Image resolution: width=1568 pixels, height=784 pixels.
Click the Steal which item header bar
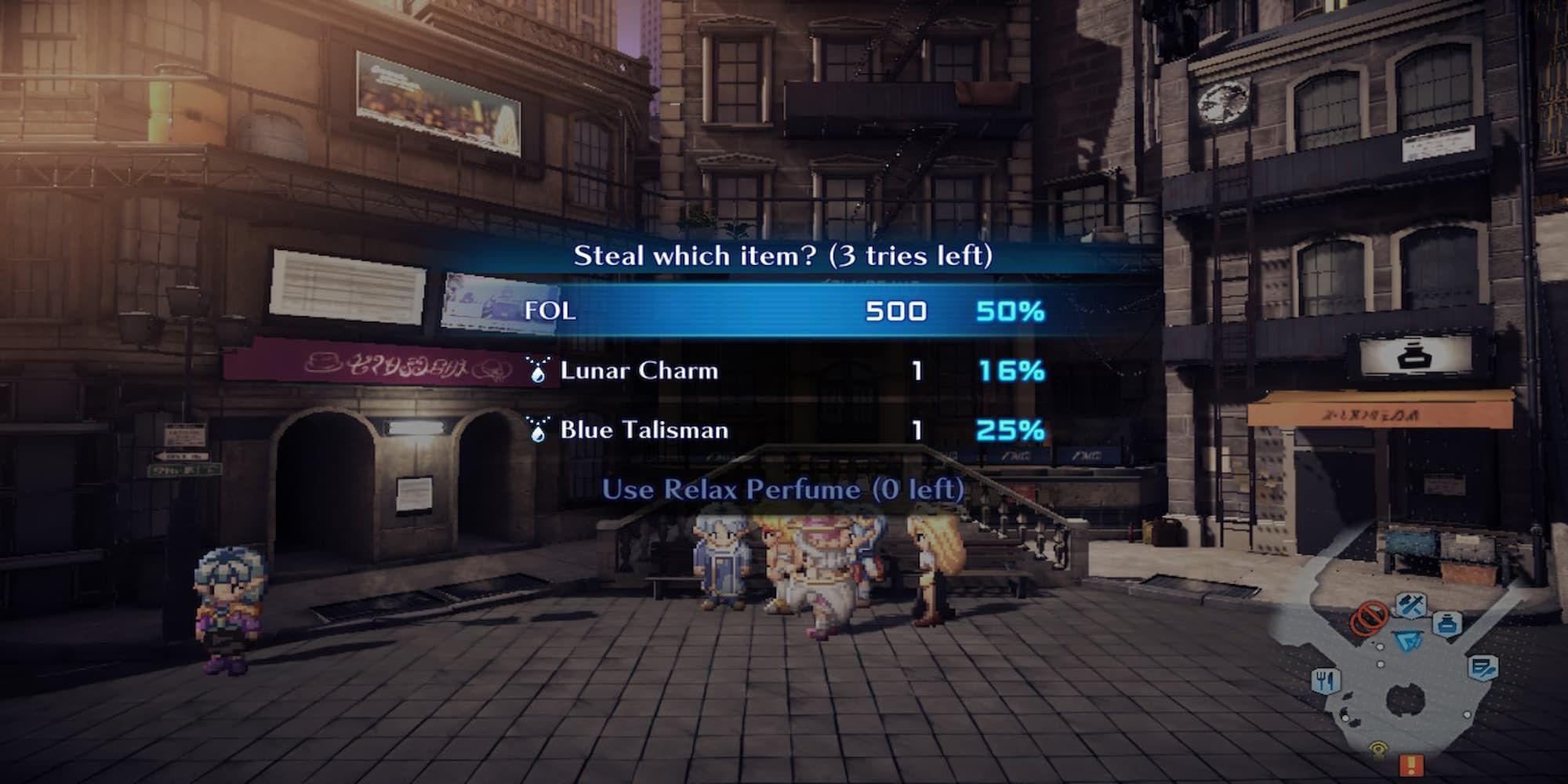[x=784, y=256]
